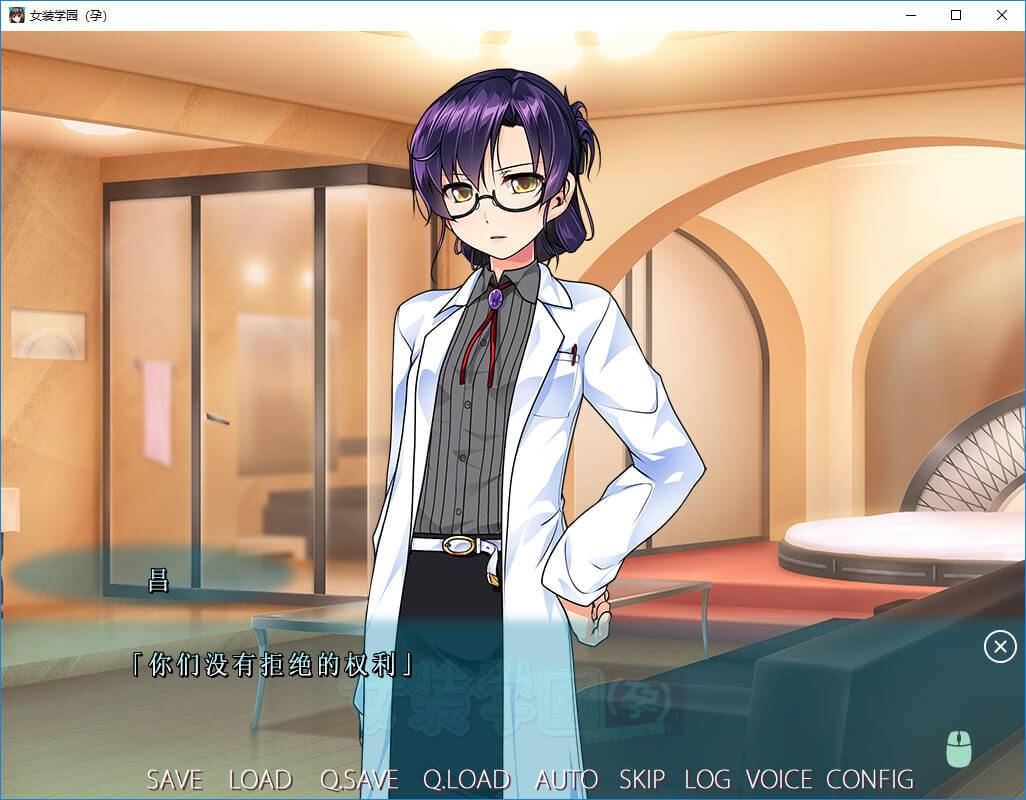
Task: Quick save with Q.SAVE
Action: [359, 780]
